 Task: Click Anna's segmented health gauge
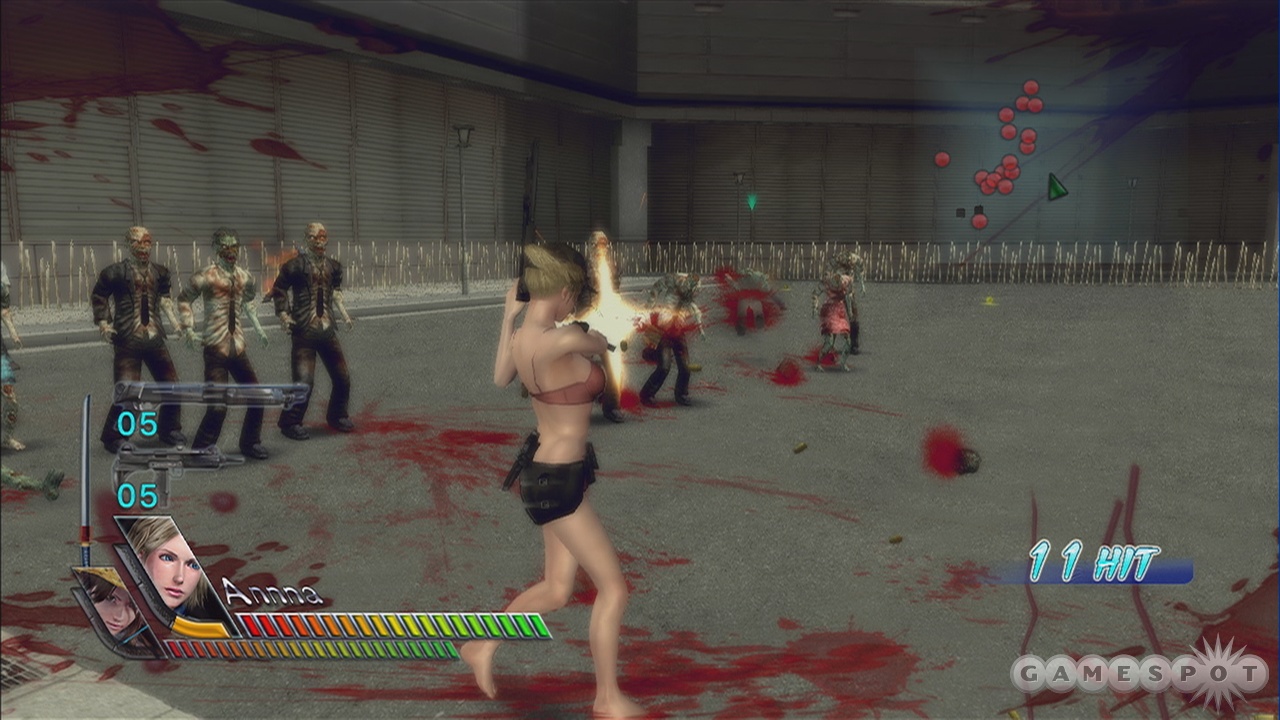pyautogui.click(x=385, y=622)
